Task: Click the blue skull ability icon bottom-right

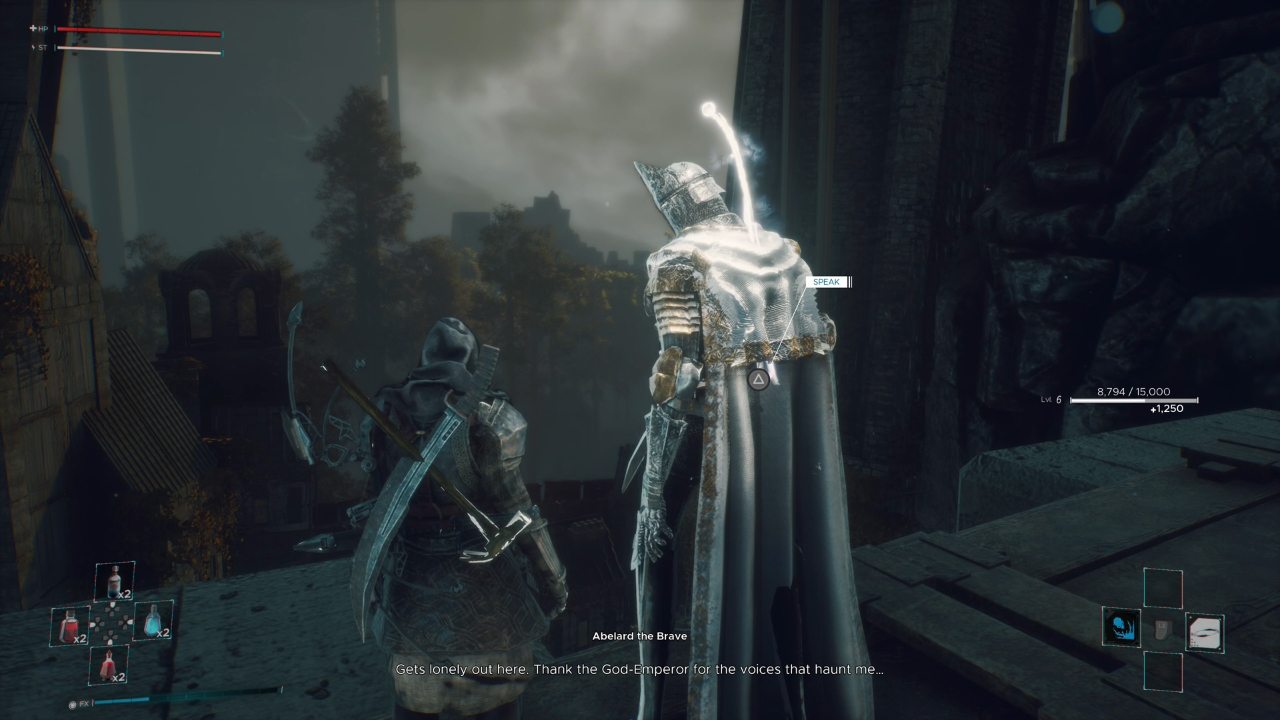Action: (x=1121, y=627)
